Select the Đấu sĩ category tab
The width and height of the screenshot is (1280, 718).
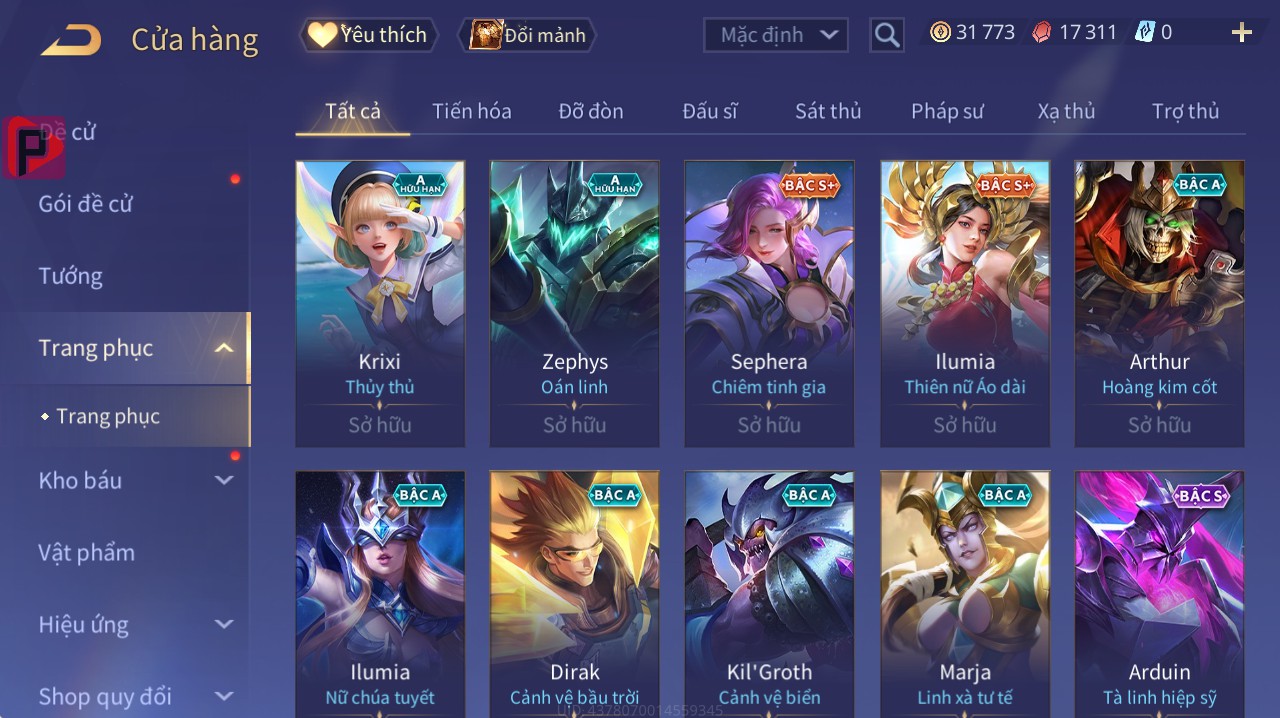709,111
